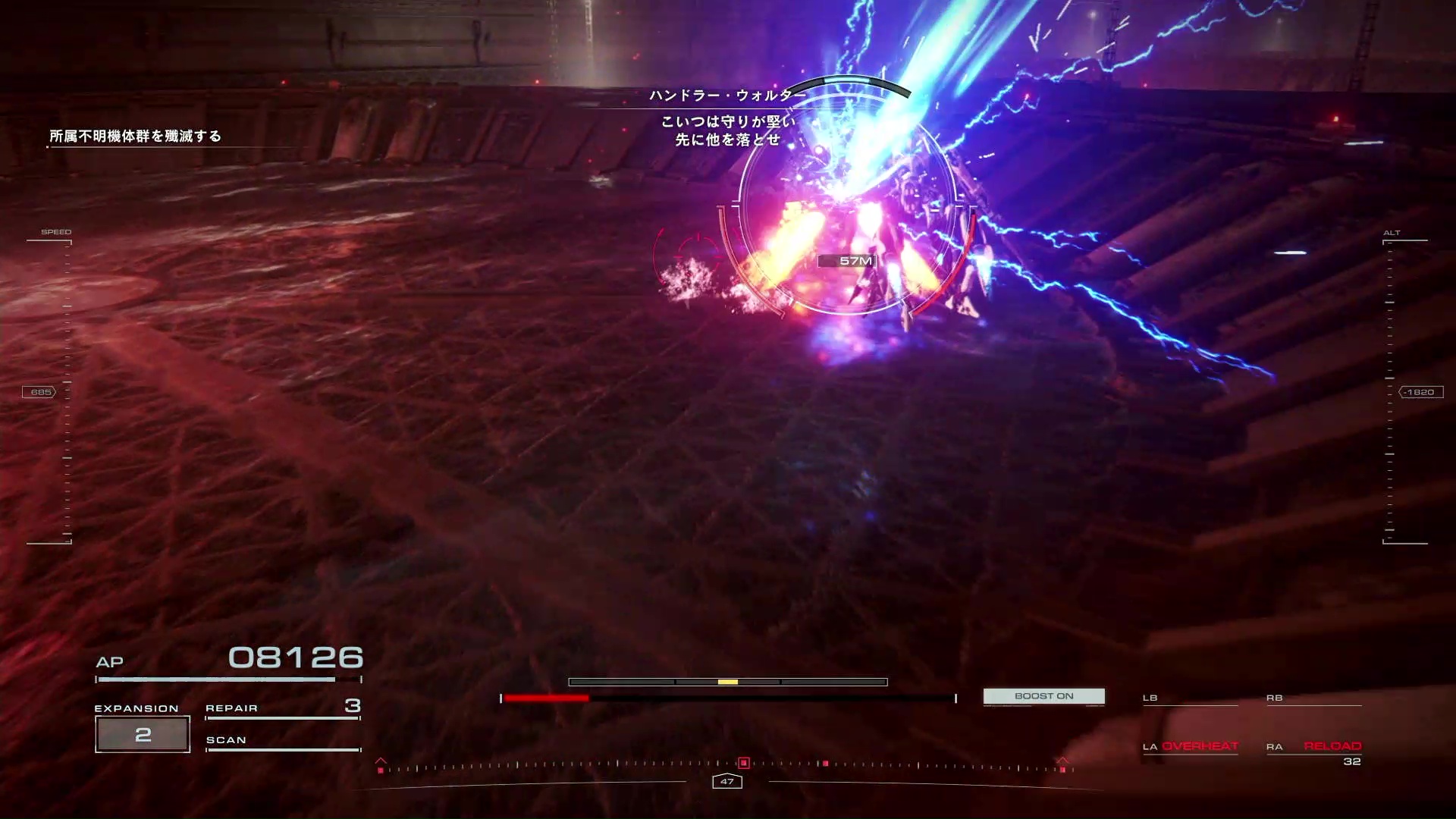The width and height of the screenshot is (1456, 819).
Task: Select the RB shoulder weapon slot
Action: [1313, 698]
